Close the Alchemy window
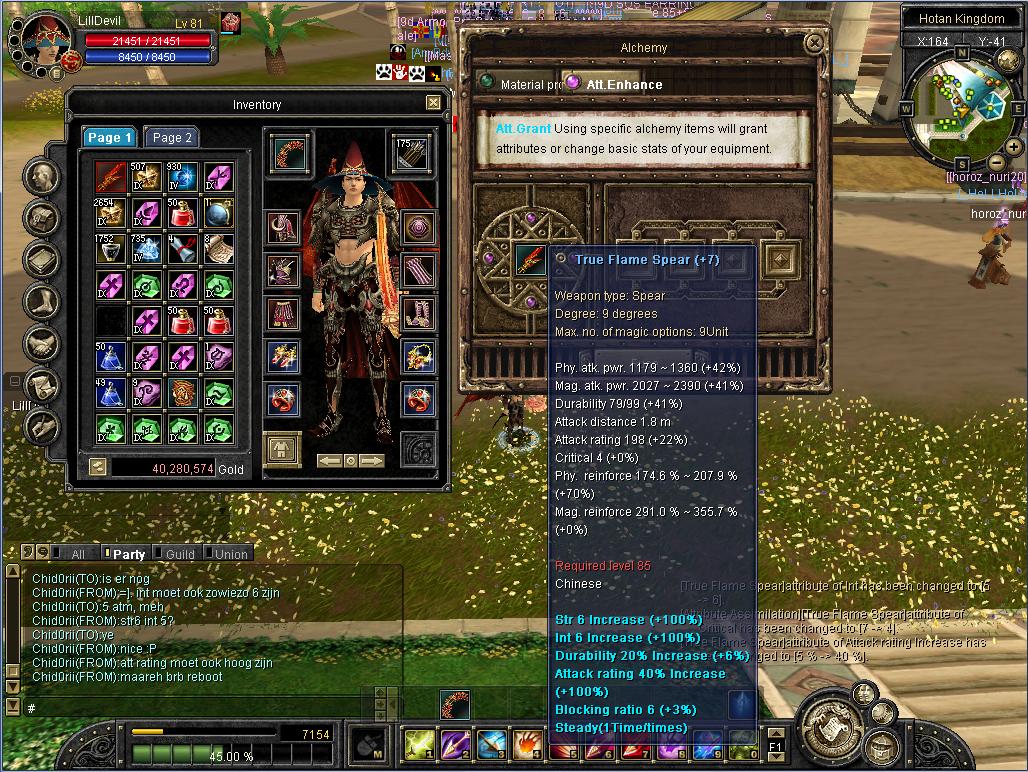The image size is (1028, 772). [815, 45]
